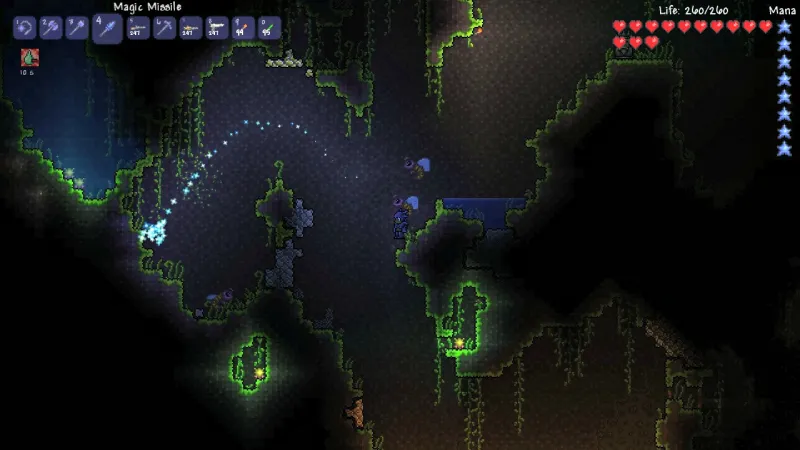Screen dimensions: 800x450
Task: Choose the green glowstick stack of 95
Action: (x=269, y=28)
